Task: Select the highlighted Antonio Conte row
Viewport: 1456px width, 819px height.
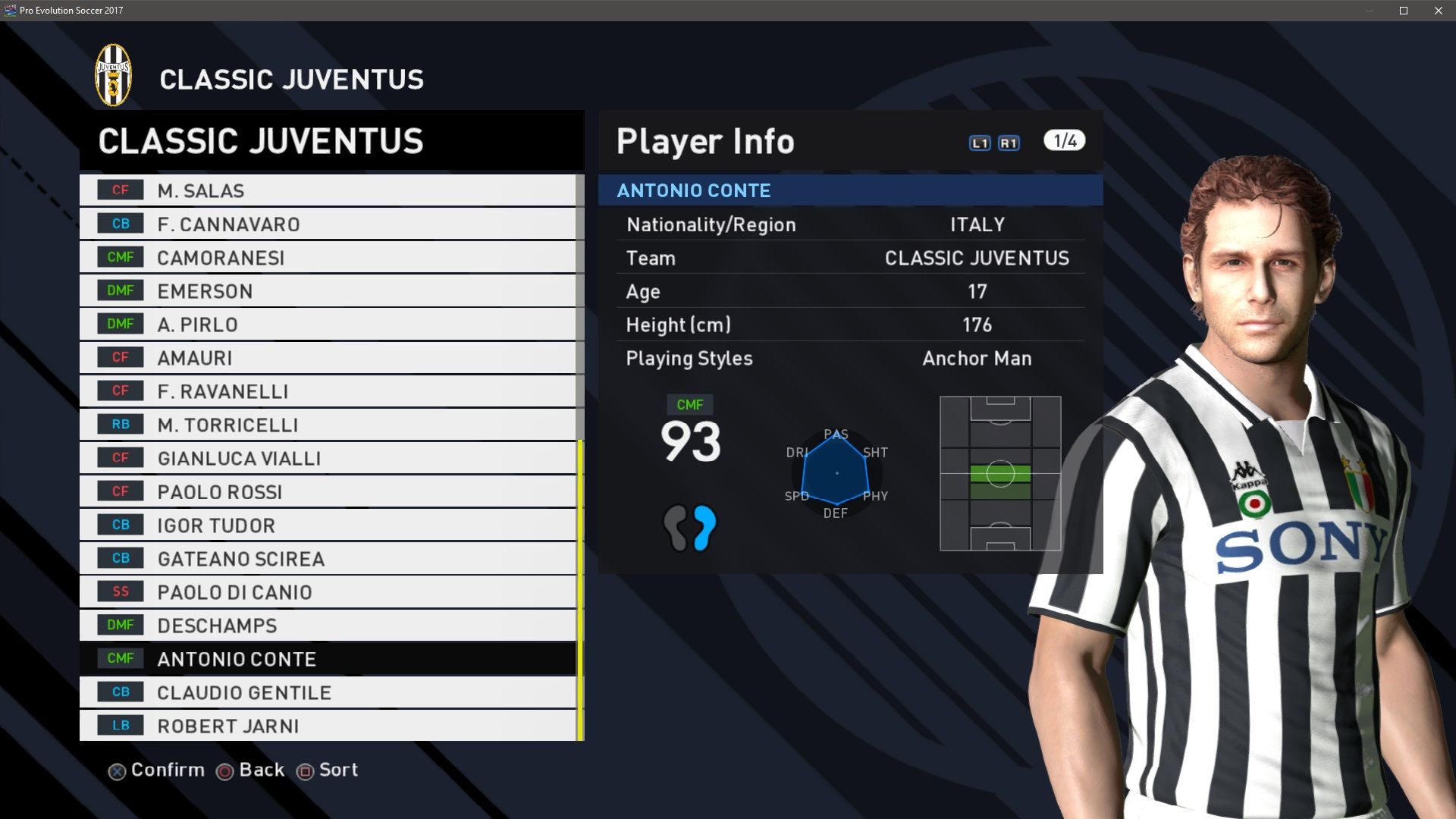Action: click(328, 658)
